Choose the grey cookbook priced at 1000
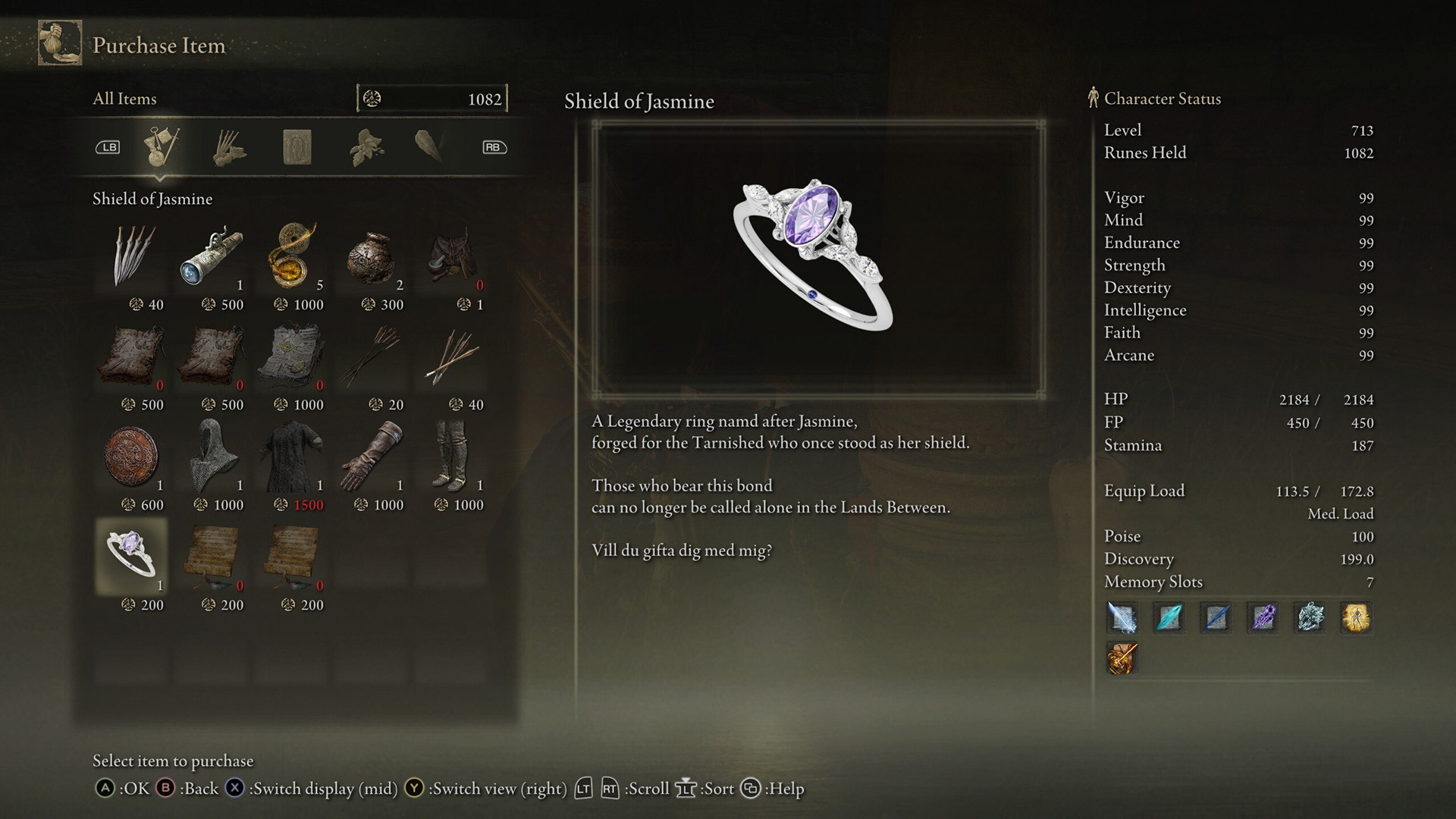This screenshot has height=819, width=1456. 293,356
